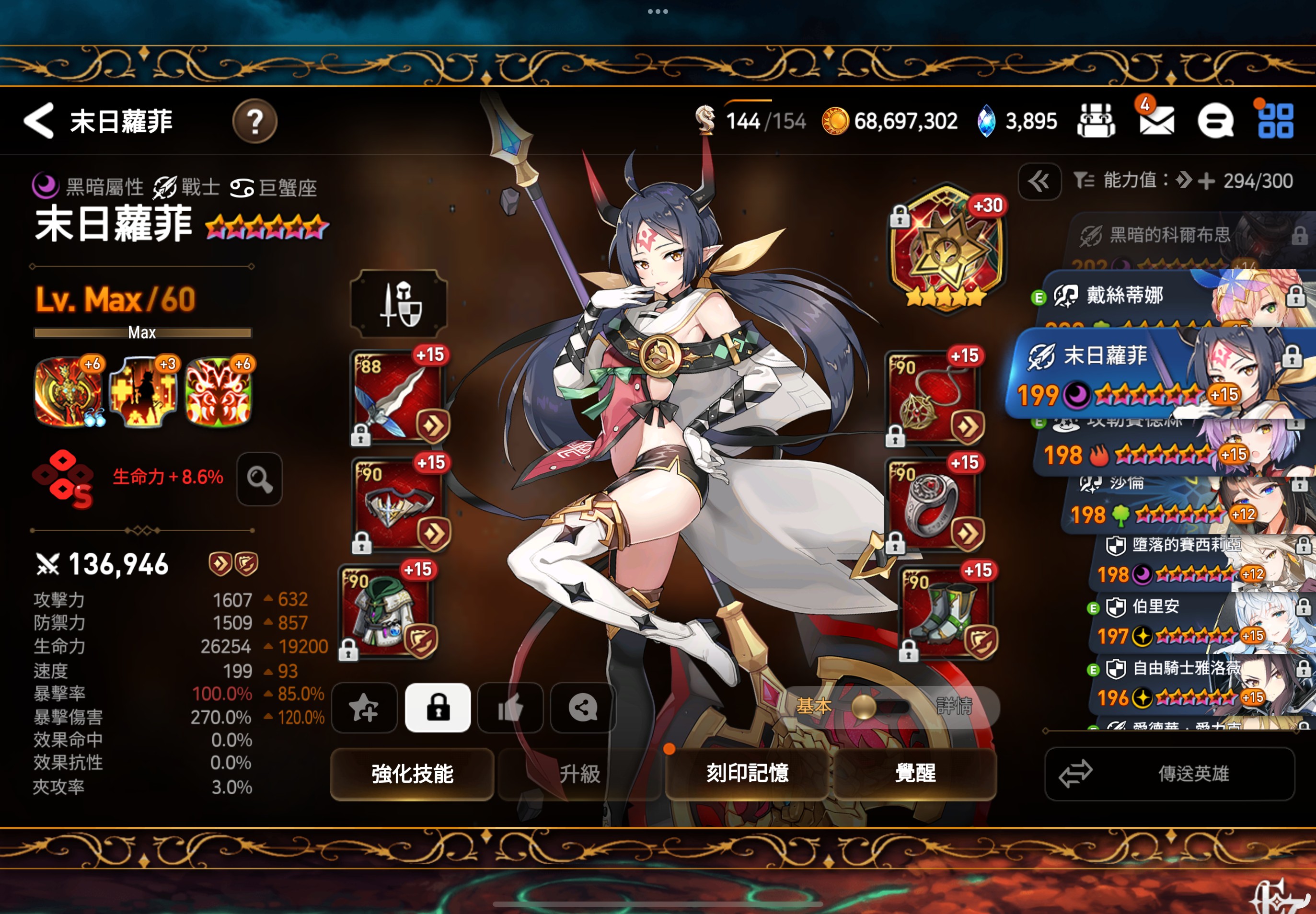
Task: Inspect the set effect magnifier button
Action: (x=260, y=479)
